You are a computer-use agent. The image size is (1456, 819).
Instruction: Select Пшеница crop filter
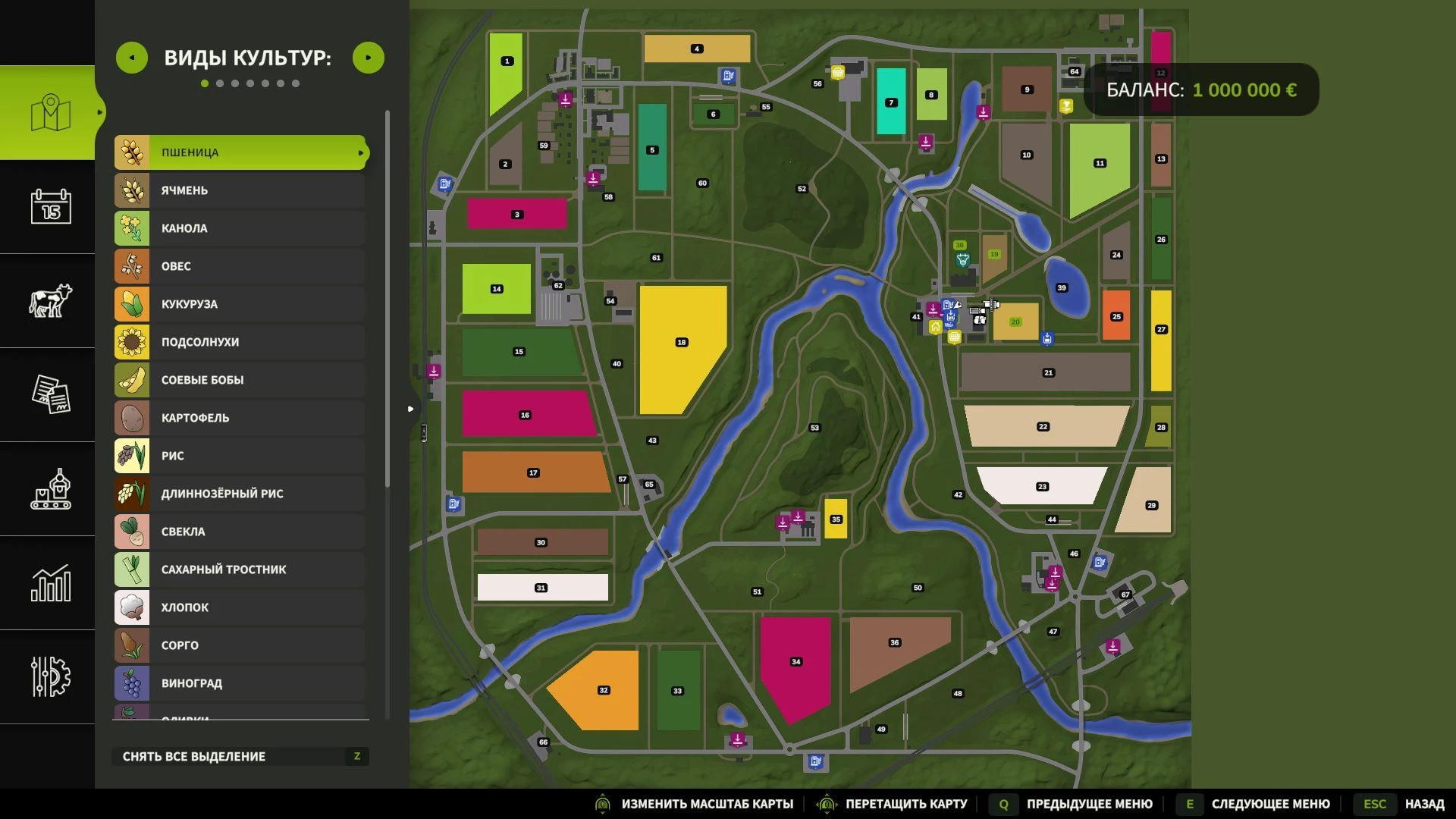(240, 152)
